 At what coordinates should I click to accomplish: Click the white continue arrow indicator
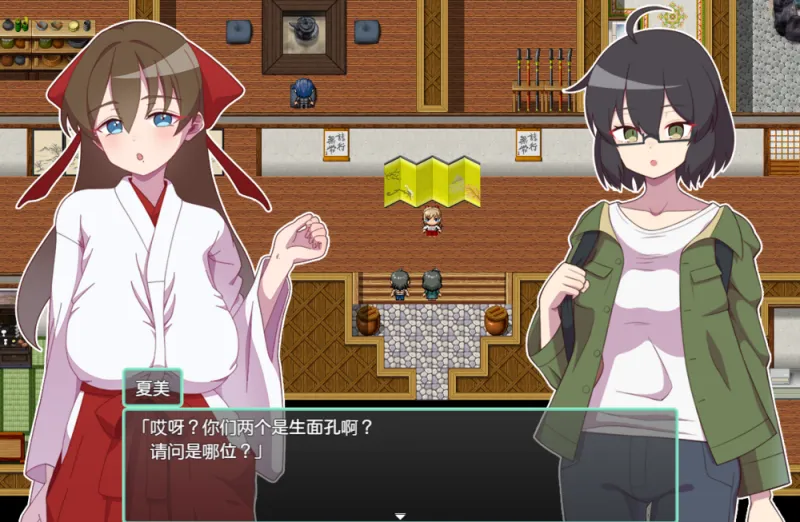click(x=400, y=516)
